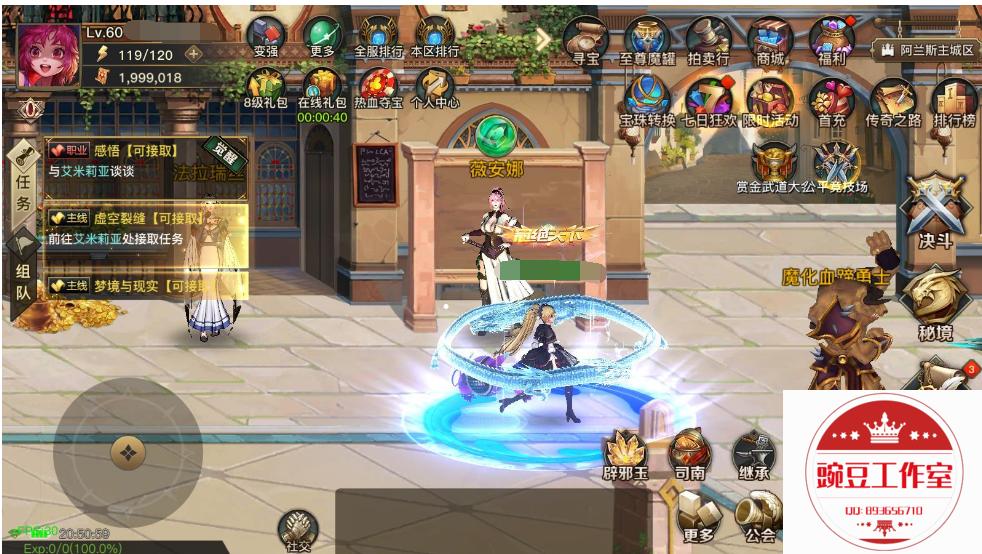Claim the 8级礼包 gift box
The width and height of the screenshot is (982, 554).
[x=265, y=84]
